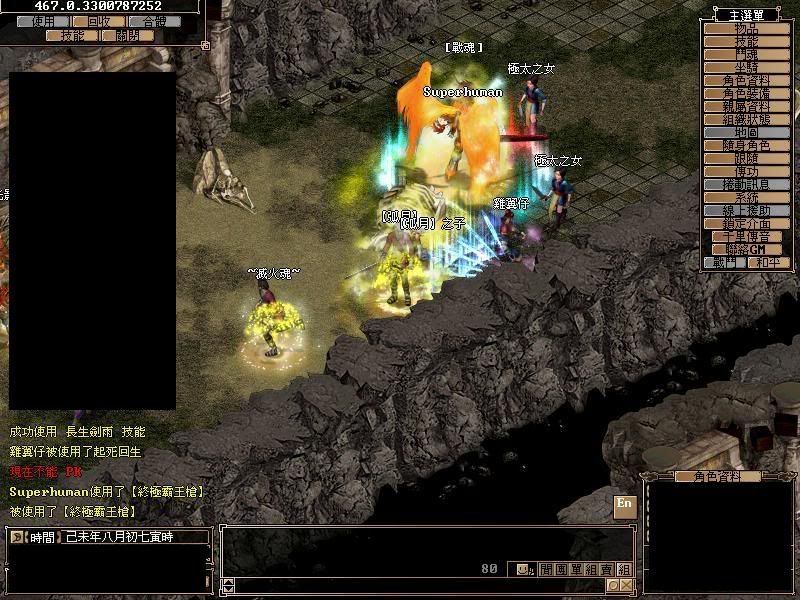Image resolution: width=800 pixels, height=600 pixels.
Task: Open the 地圖 map entry
Action: click(746, 132)
